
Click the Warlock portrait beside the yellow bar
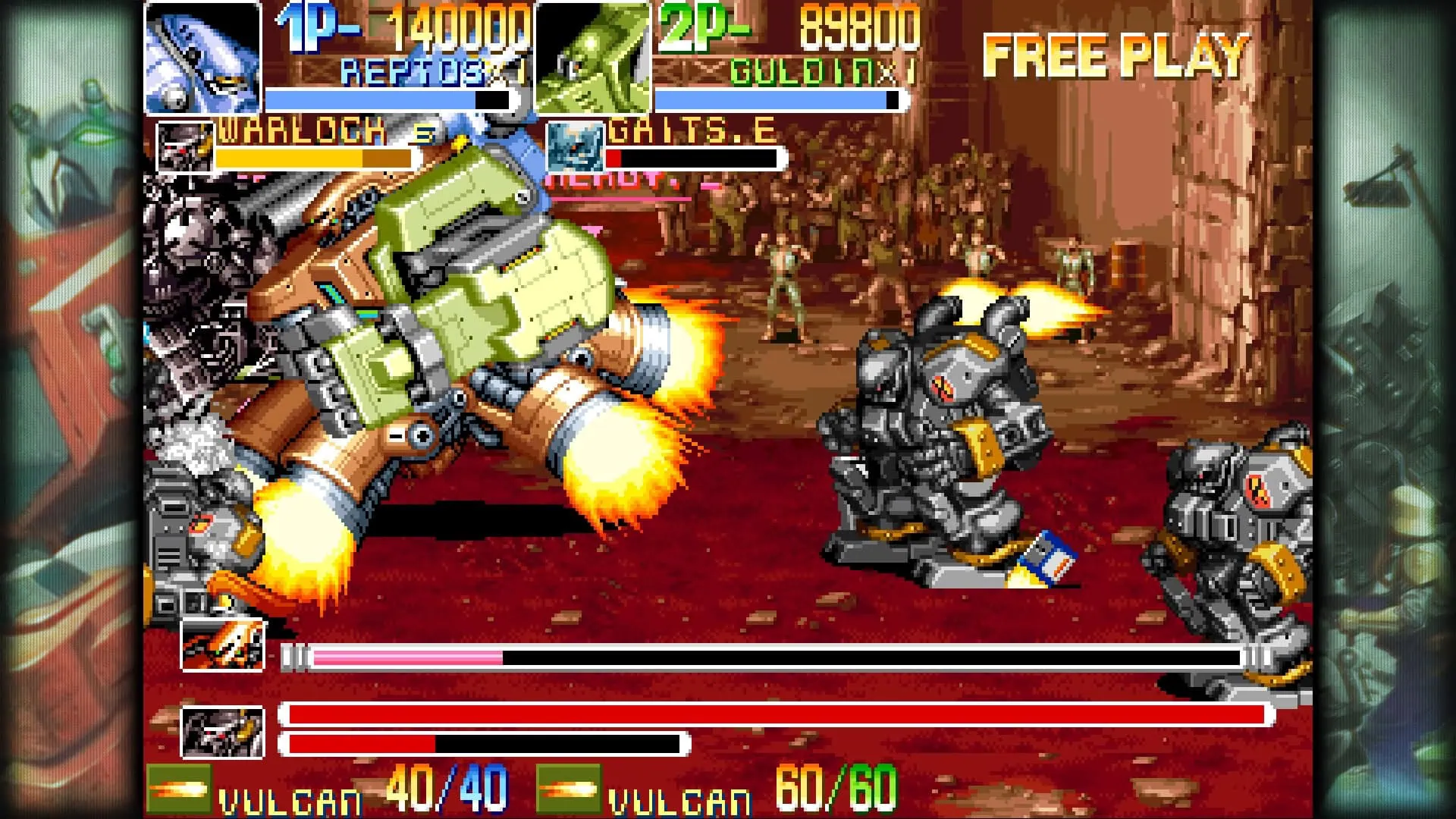tap(185, 146)
